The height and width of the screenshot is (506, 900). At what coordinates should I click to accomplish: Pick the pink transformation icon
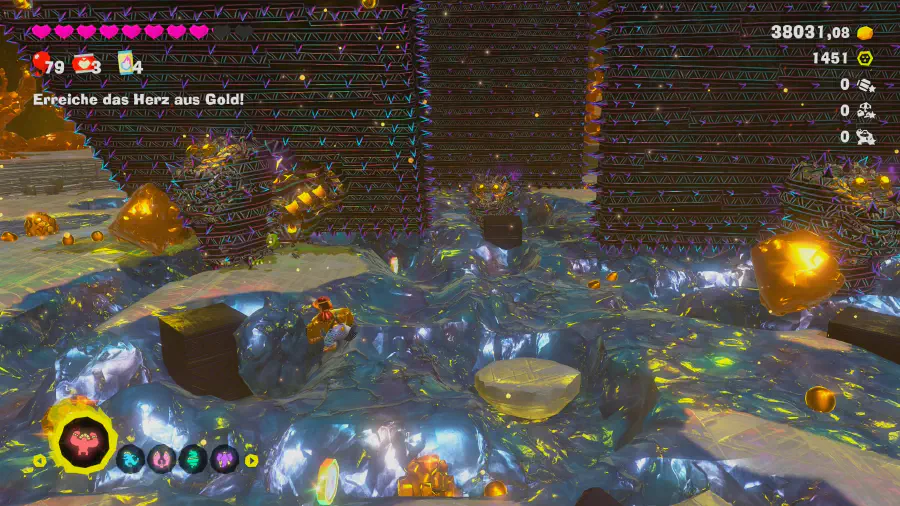pos(162,459)
